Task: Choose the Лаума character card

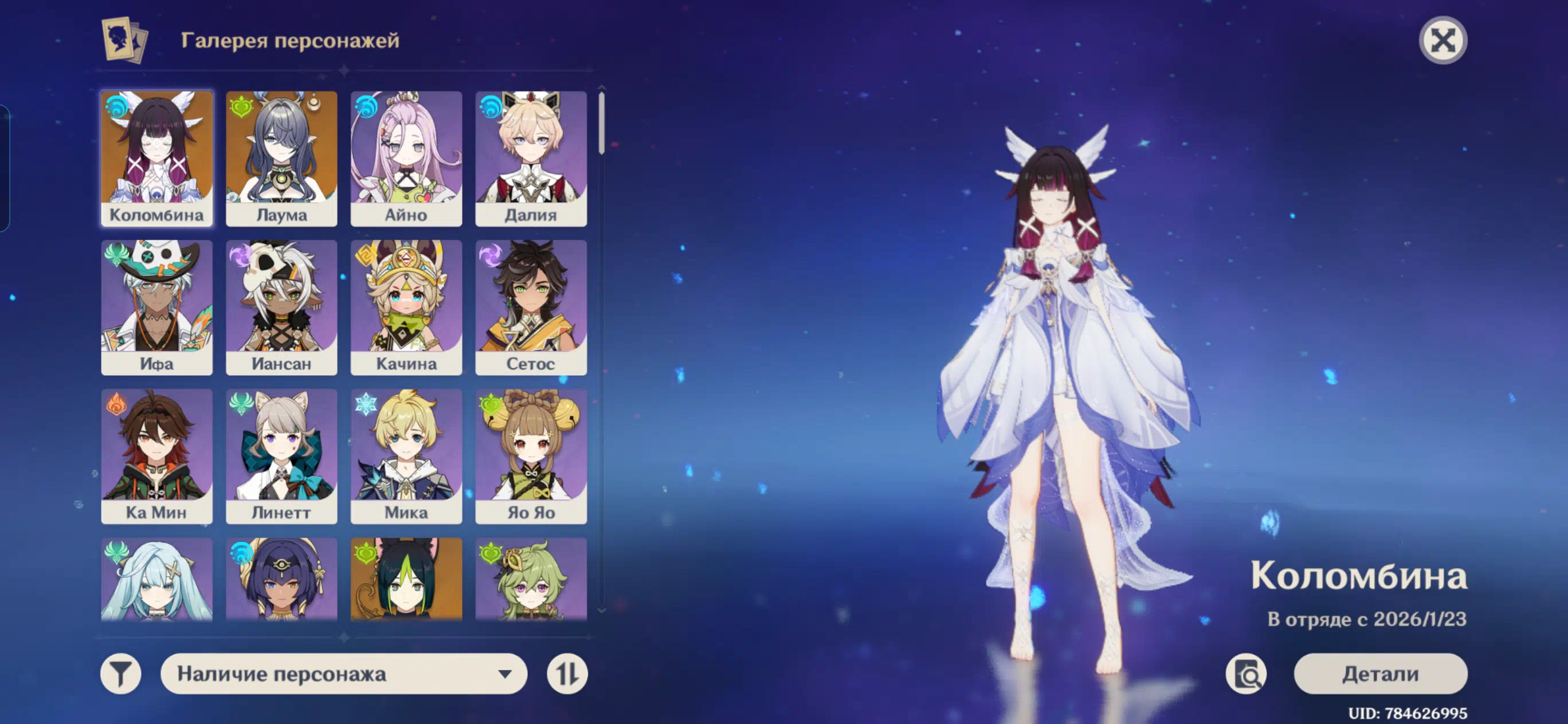Action: point(281,158)
